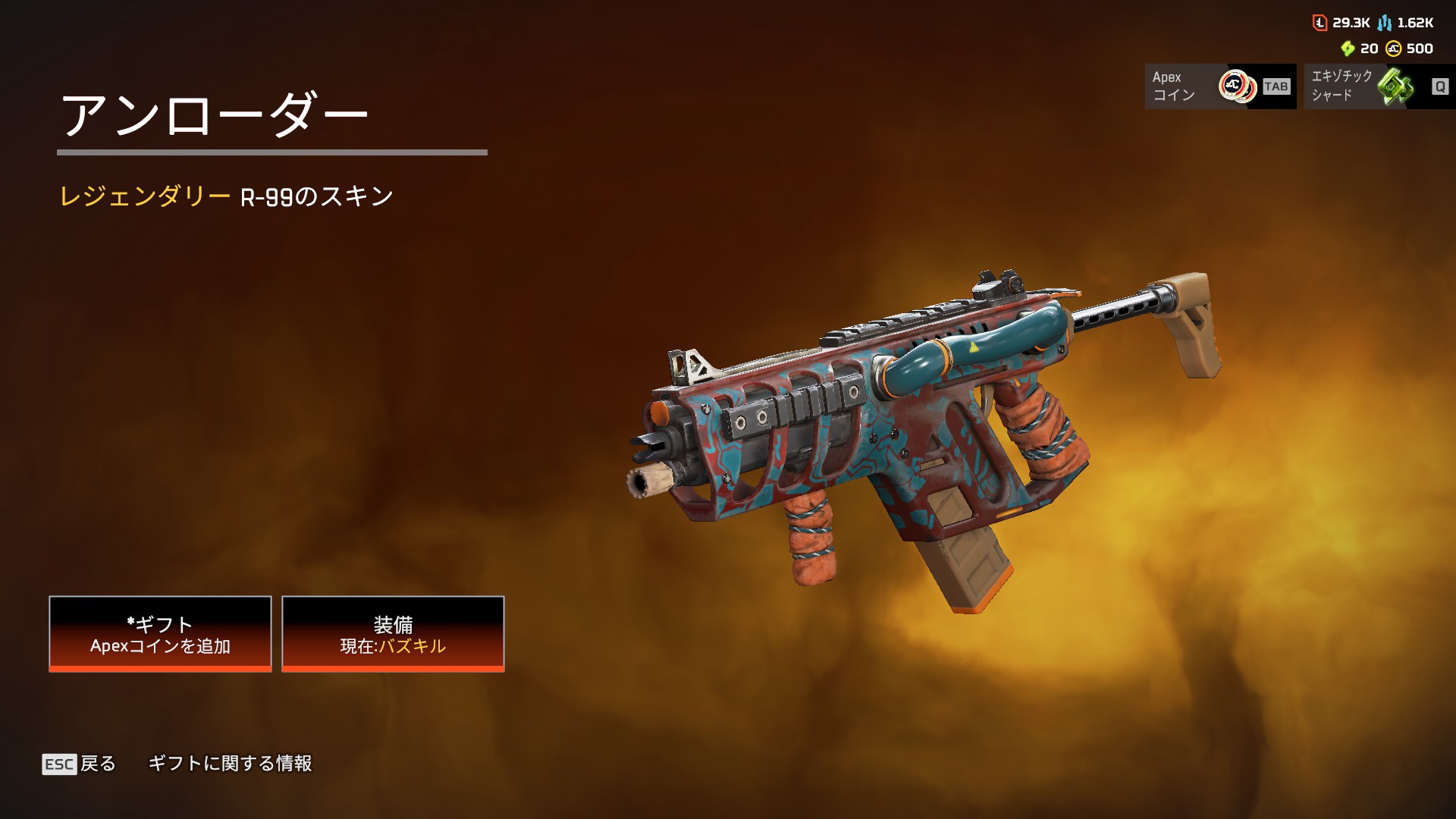Click the ギフト Apexコインを追加 button
The width and height of the screenshot is (1456, 819).
tap(160, 634)
